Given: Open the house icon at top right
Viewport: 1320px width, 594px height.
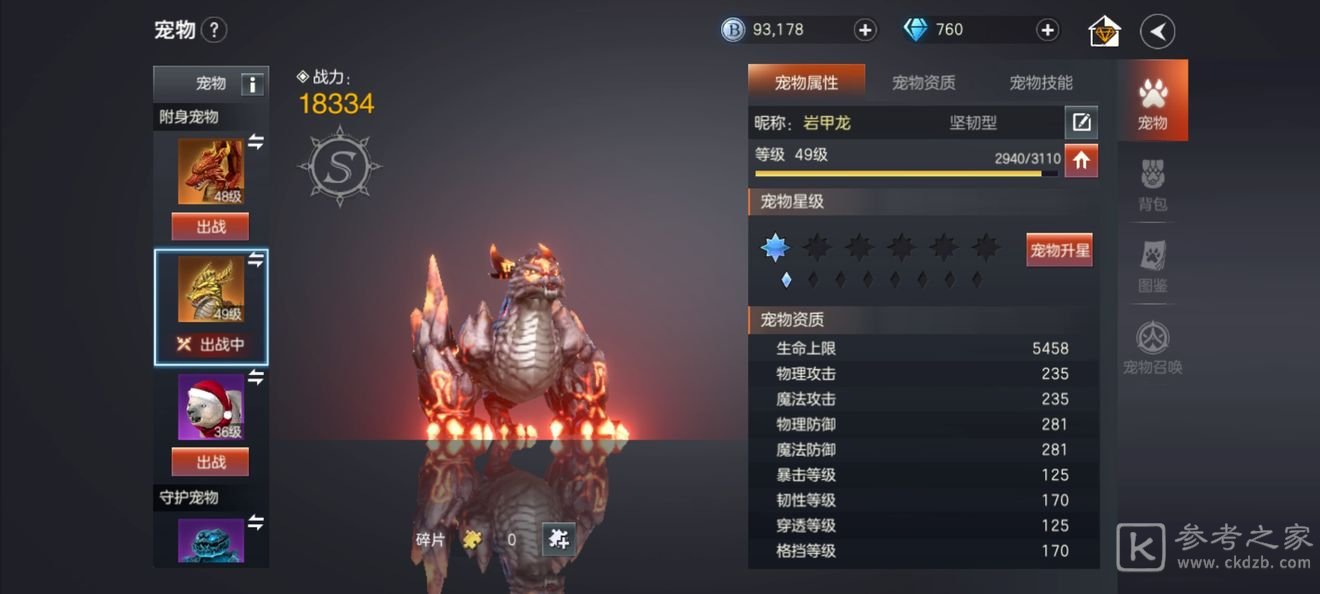Looking at the screenshot, I should pyautogui.click(x=1104, y=31).
